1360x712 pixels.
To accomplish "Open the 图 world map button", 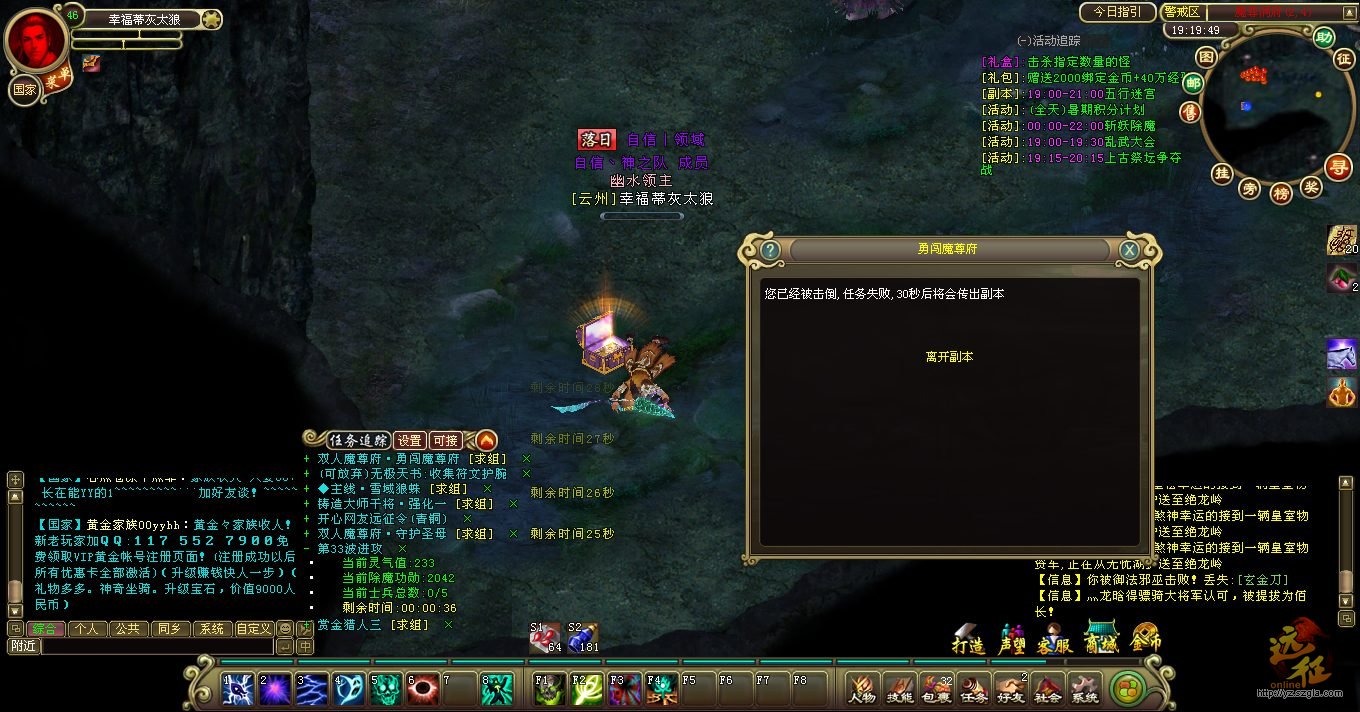I will [x=1207, y=56].
